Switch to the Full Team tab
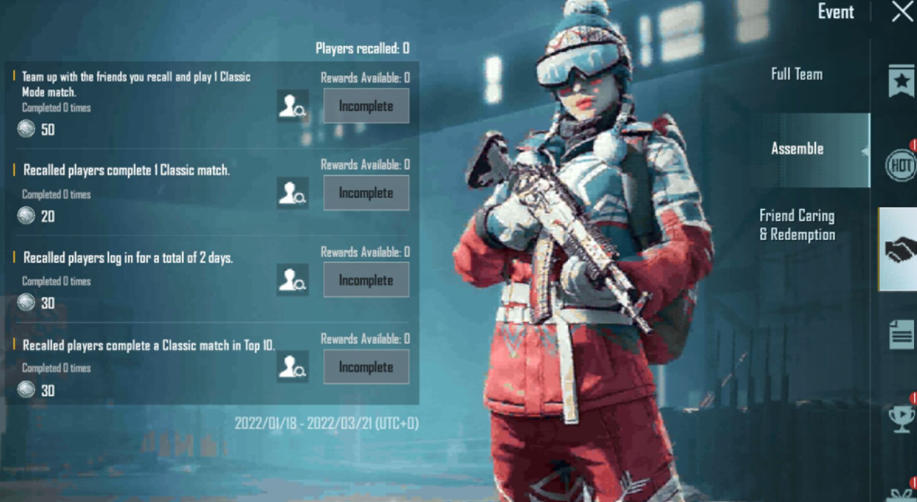The width and height of the screenshot is (917, 502). [796, 74]
